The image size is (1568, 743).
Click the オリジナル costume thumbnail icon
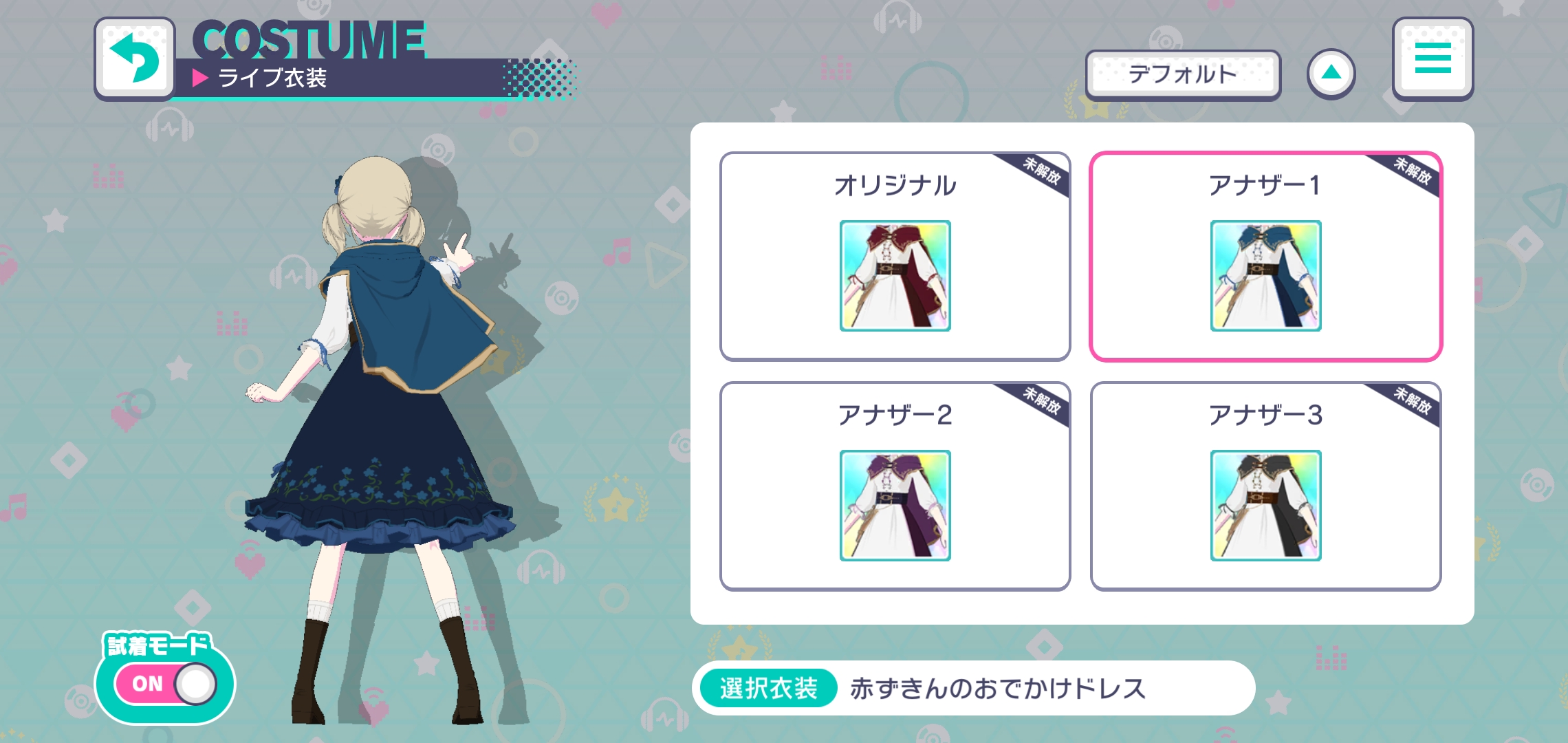[895, 277]
